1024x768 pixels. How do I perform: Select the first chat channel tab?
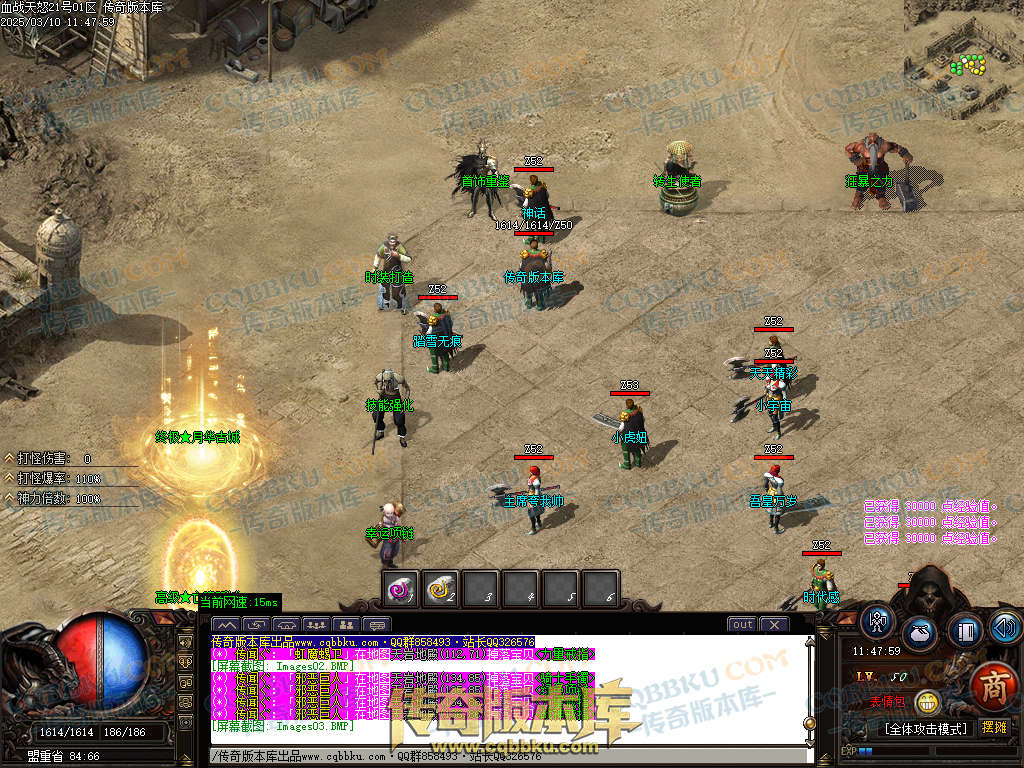pyautogui.click(x=227, y=625)
